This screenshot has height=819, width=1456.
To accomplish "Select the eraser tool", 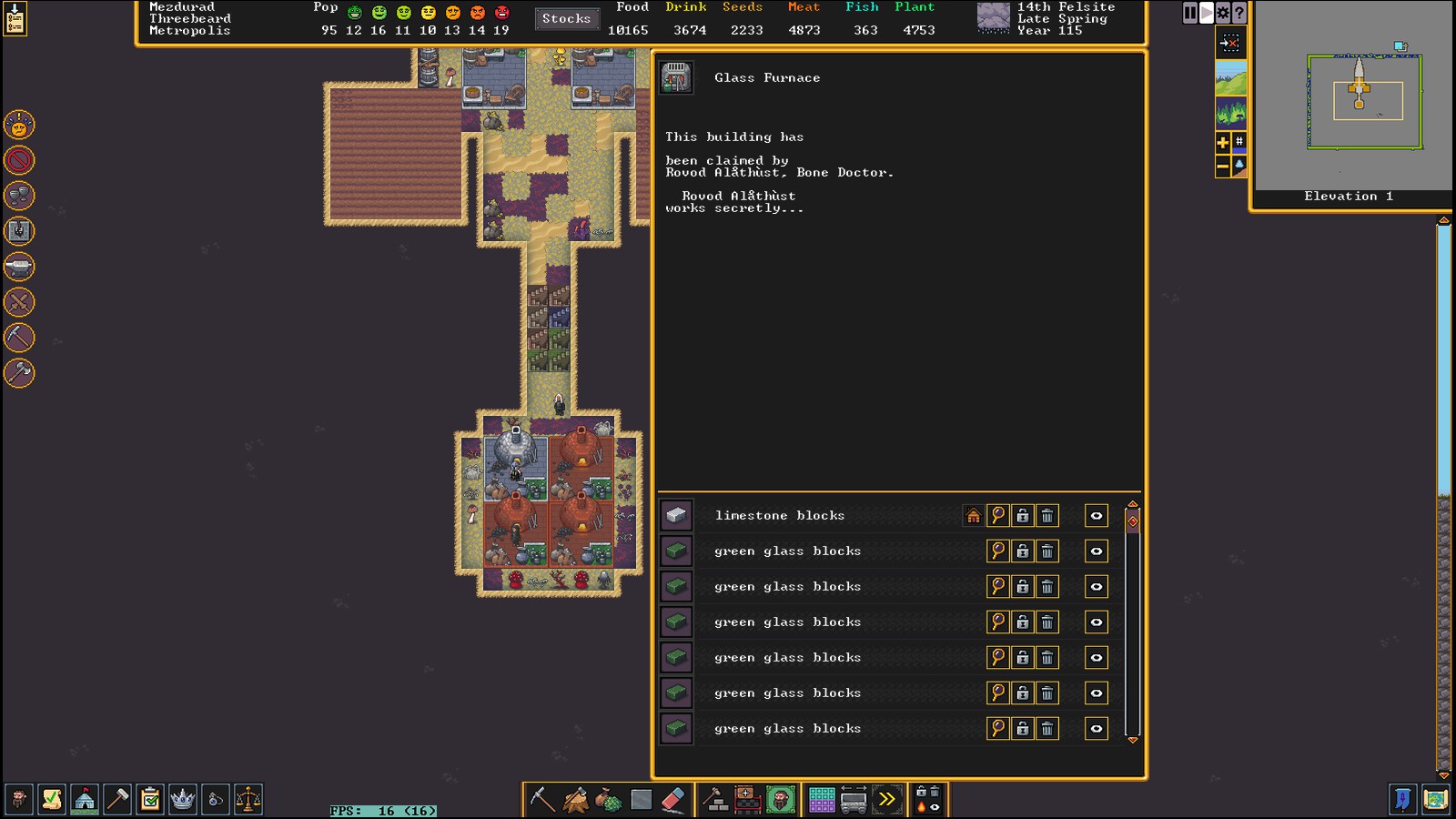I will [x=672, y=800].
